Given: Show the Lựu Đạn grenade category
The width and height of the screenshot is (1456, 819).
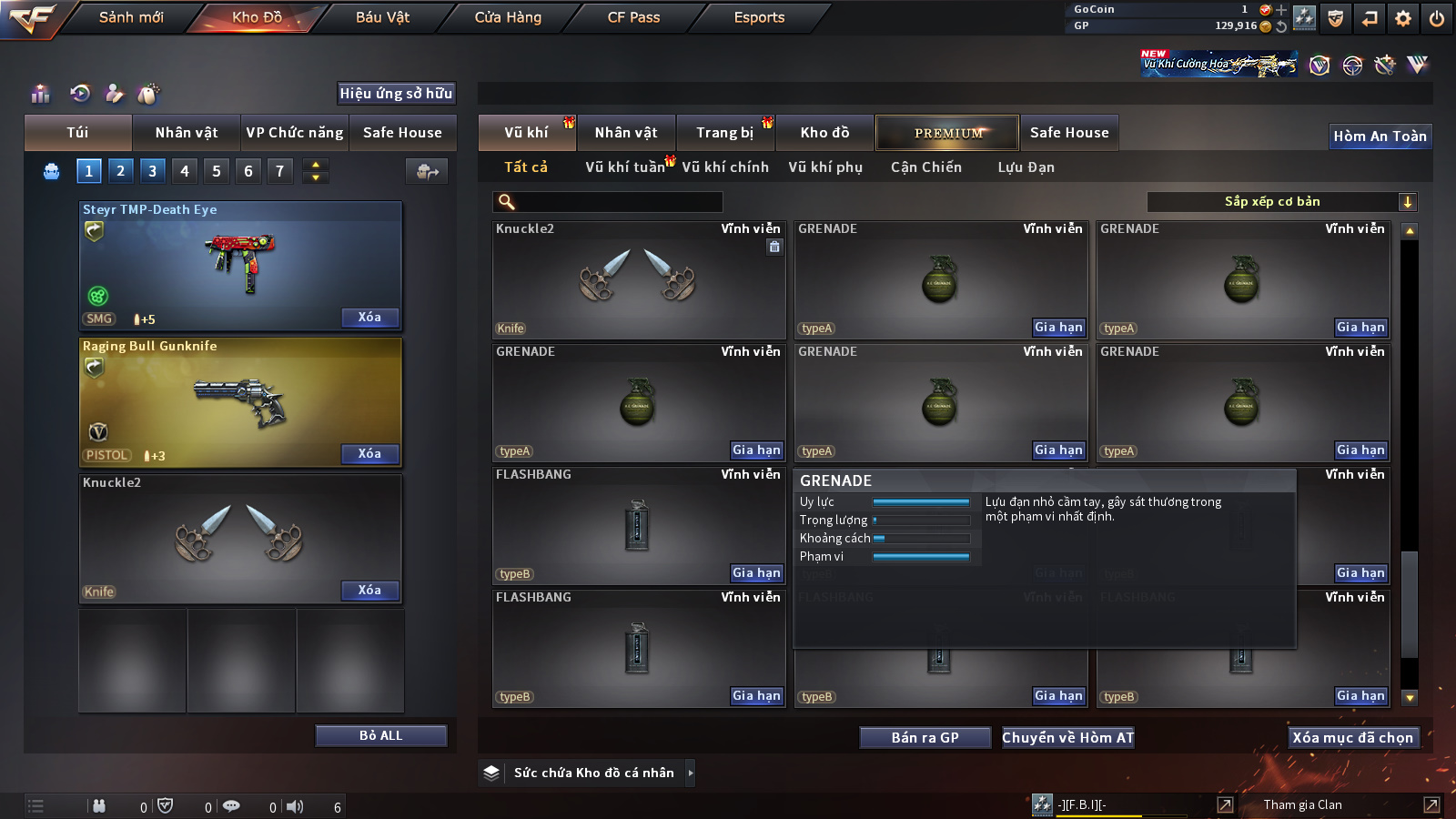Looking at the screenshot, I should tap(1026, 167).
